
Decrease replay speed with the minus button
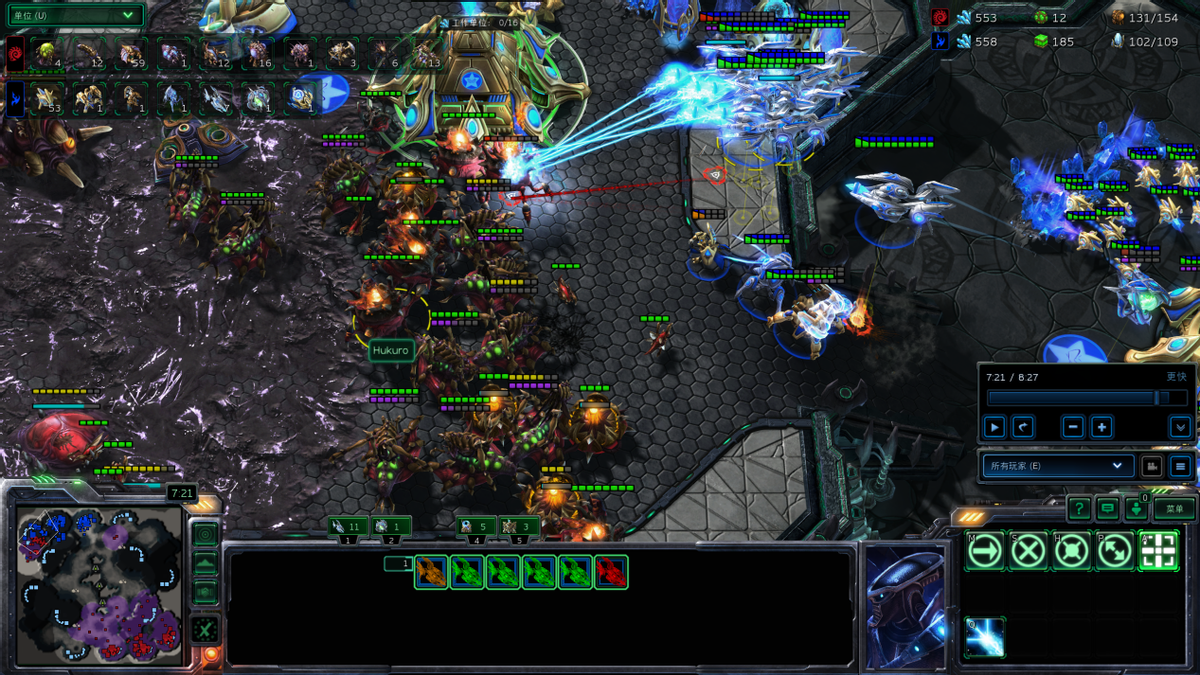pyautogui.click(x=1073, y=427)
